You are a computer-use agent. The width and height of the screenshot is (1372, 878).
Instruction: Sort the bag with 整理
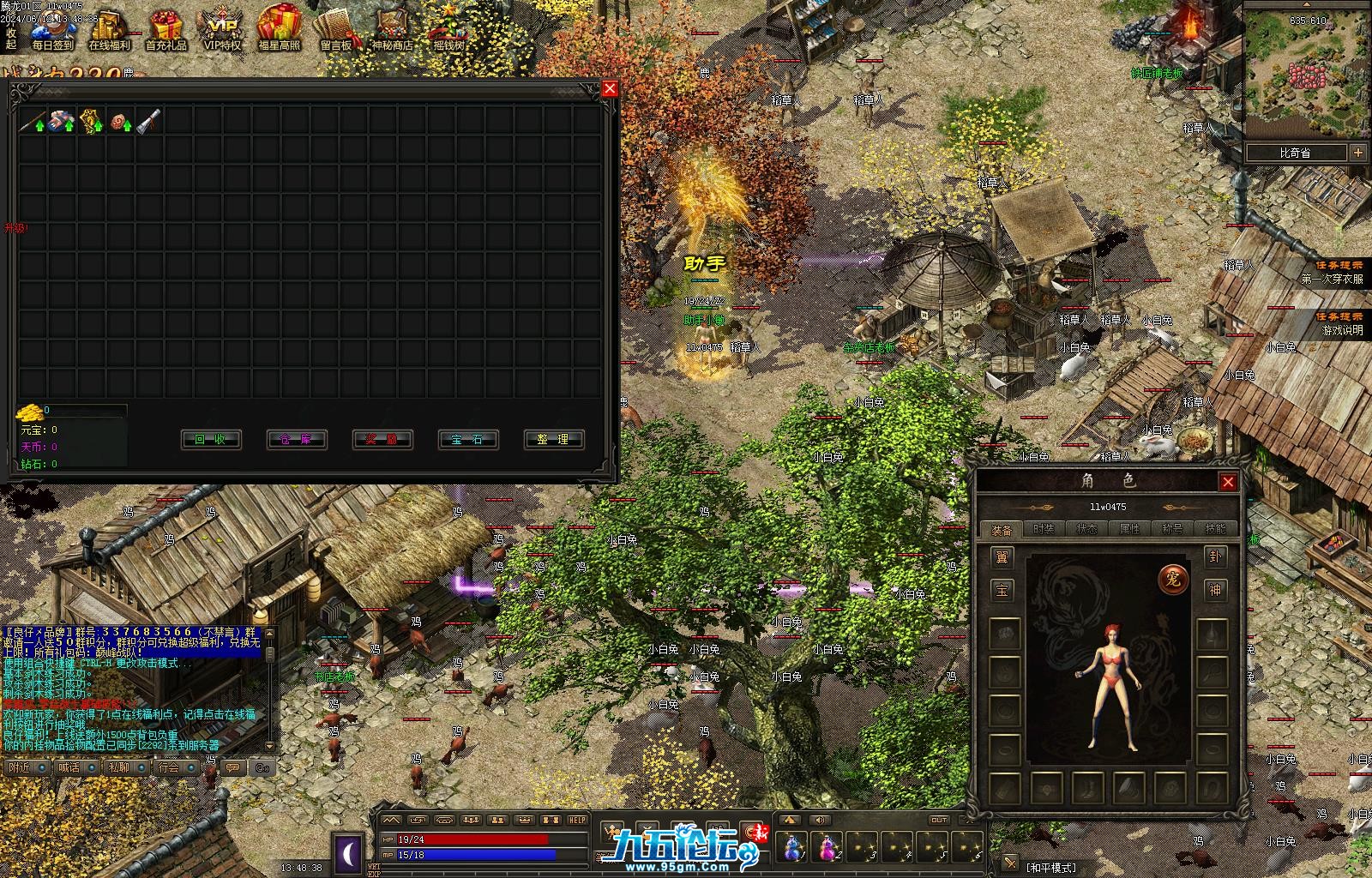click(554, 440)
